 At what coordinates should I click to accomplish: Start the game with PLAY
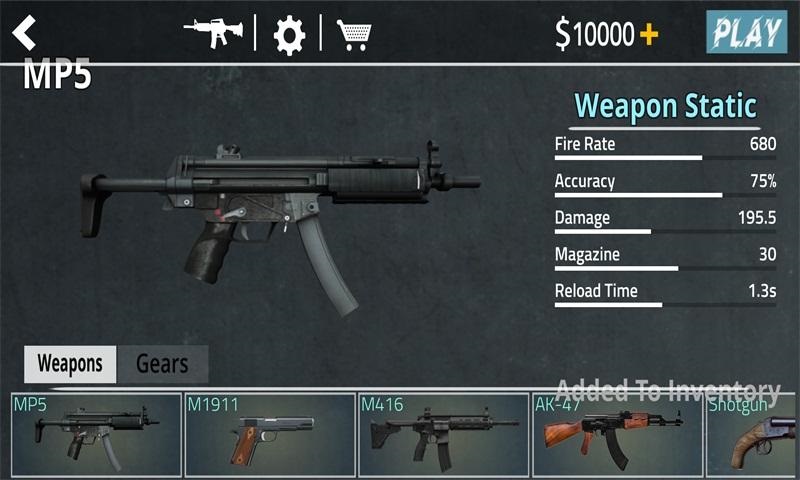(x=746, y=32)
